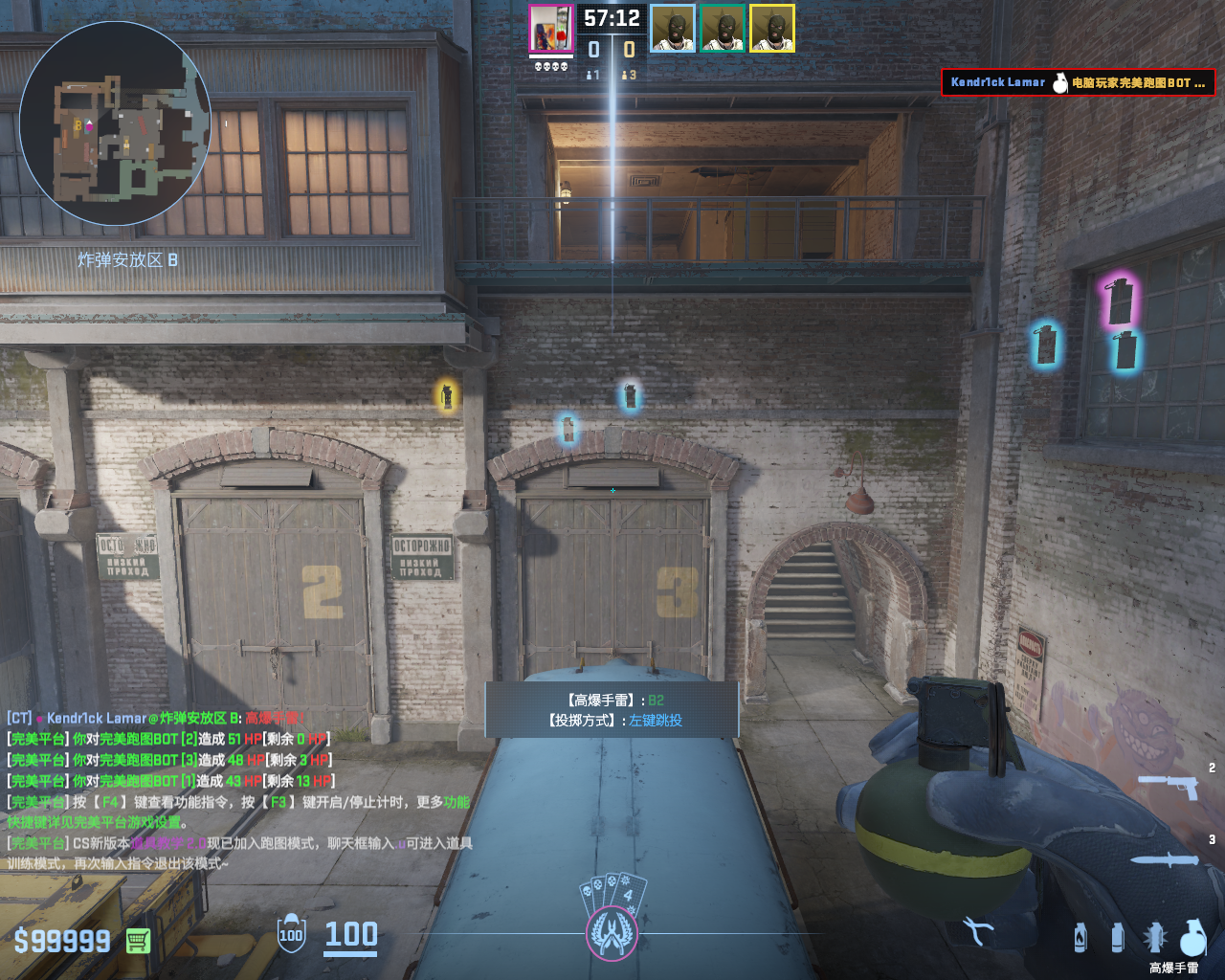
Task: Select the silenced pistol weapon slot
Action: [1169, 786]
